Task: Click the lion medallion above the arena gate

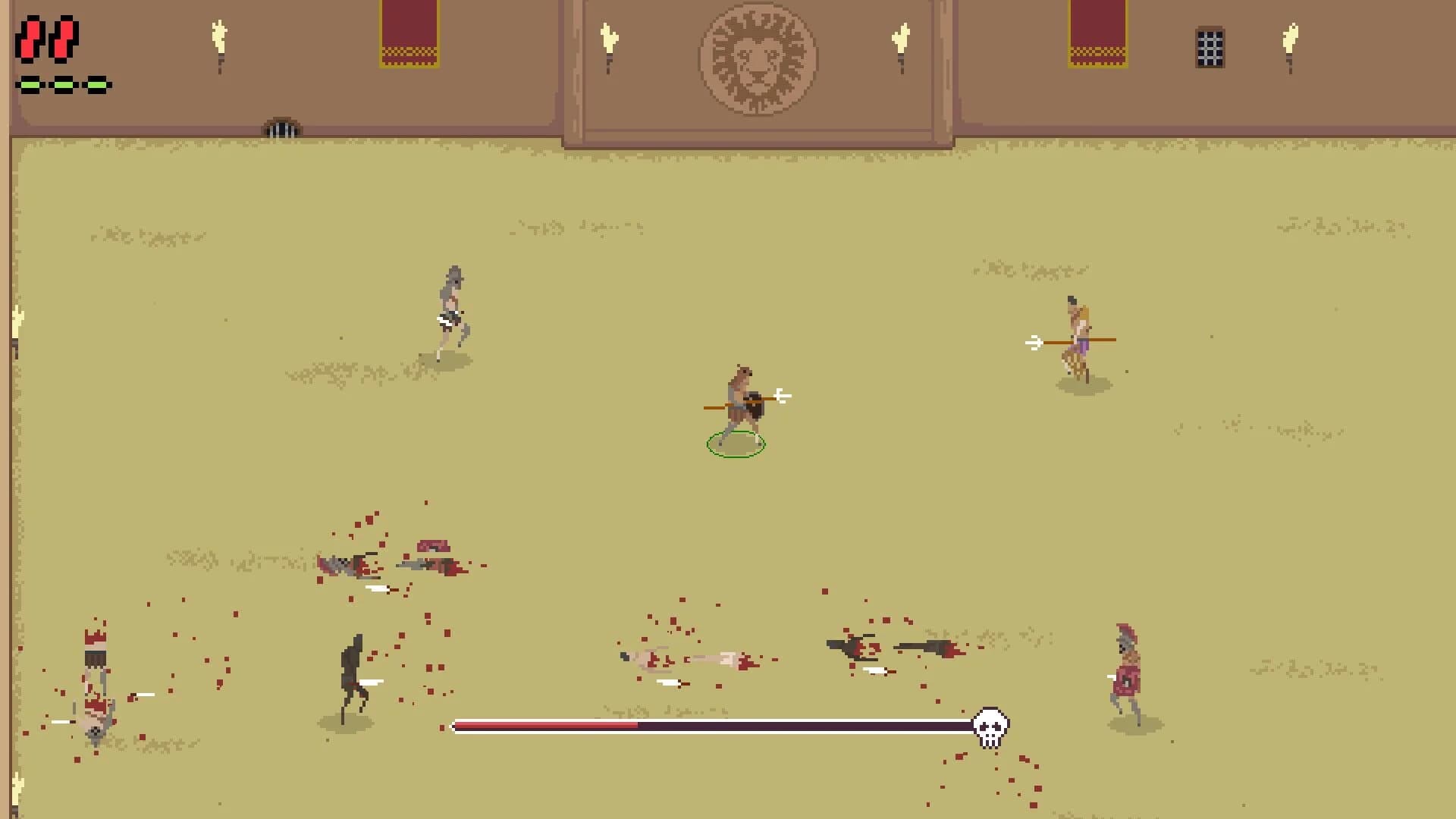Action: coord(757,60)
